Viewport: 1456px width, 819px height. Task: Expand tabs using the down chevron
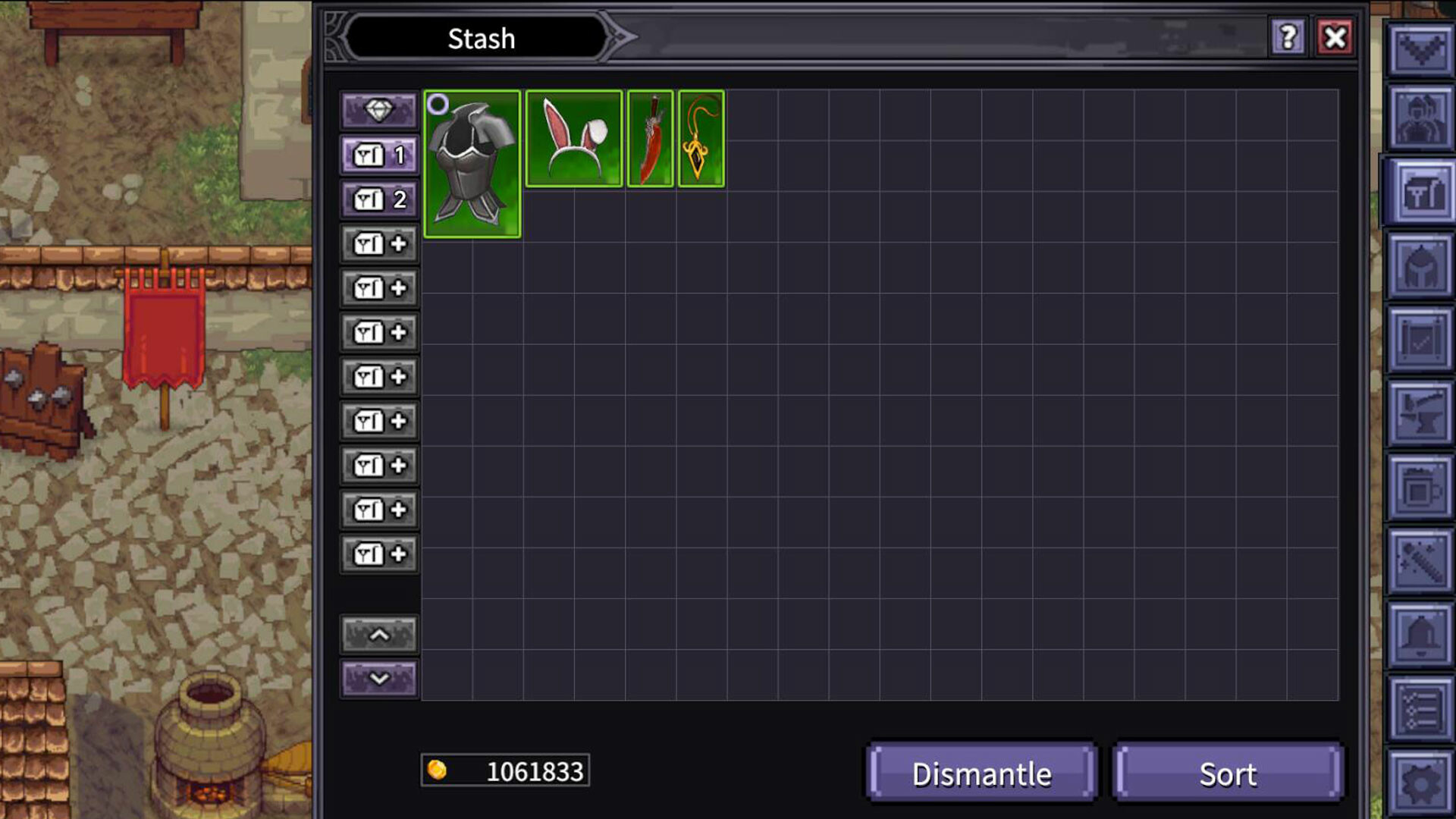point(379,679)
